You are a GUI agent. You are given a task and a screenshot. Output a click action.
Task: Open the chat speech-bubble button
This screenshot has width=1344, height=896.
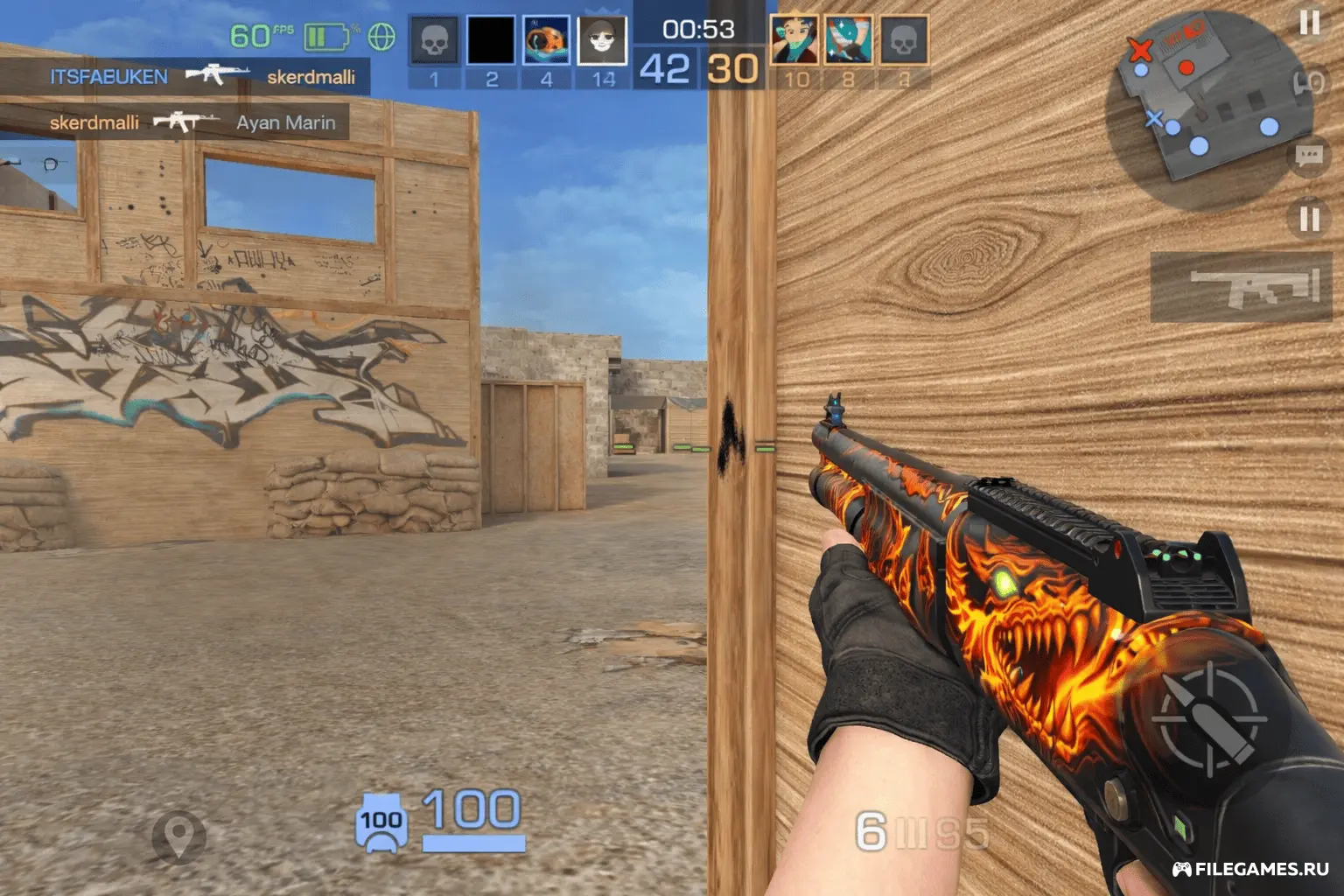[x=1308, y=157]
